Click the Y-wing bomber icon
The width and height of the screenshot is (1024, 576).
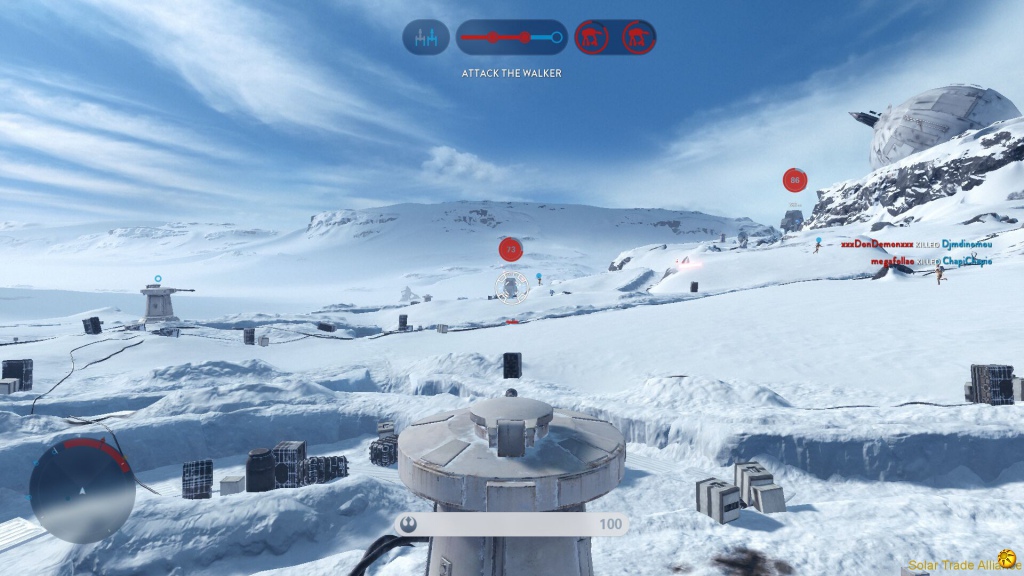426,38
